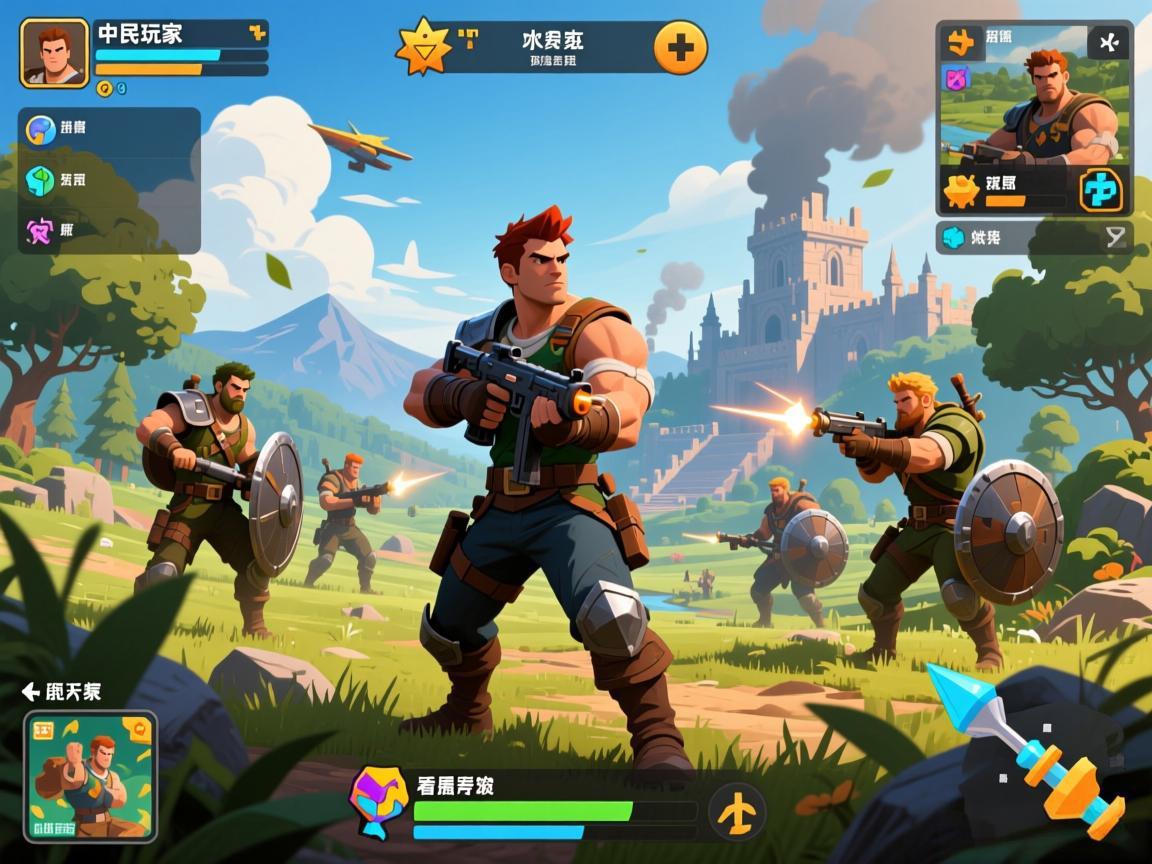Click the round orange airplane button

737,811
